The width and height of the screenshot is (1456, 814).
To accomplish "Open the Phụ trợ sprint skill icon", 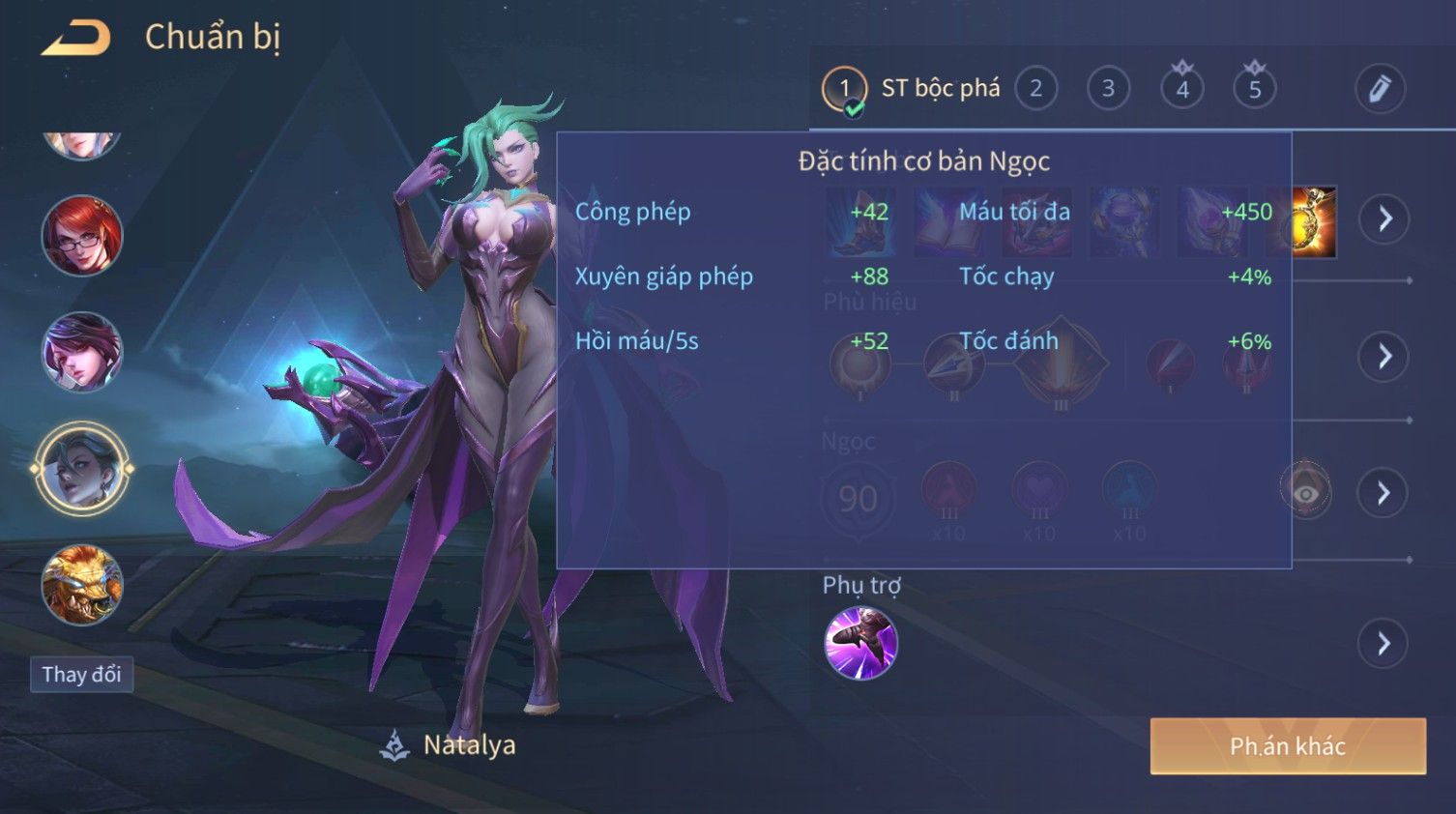I will click(x=860, y=643).
